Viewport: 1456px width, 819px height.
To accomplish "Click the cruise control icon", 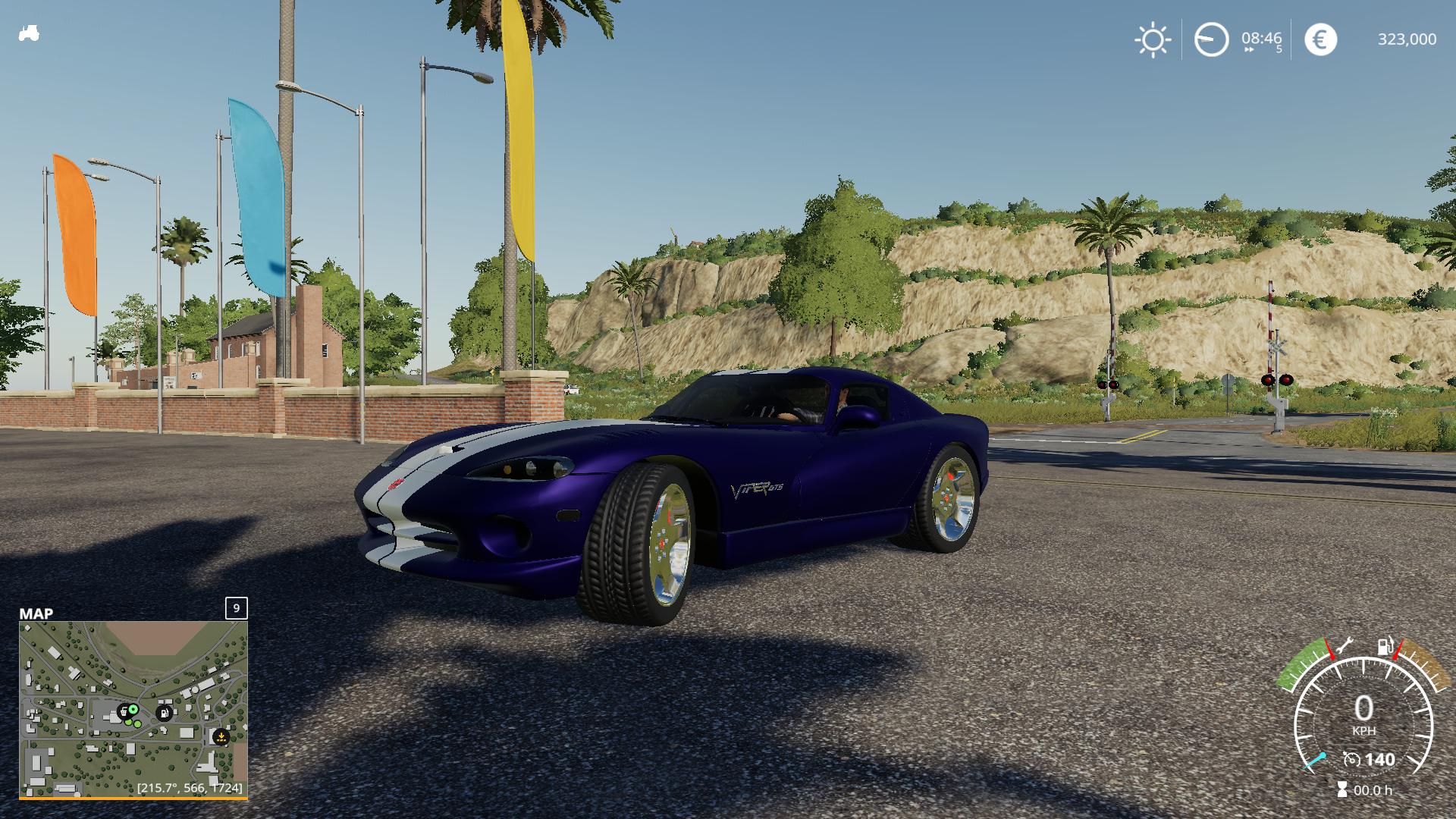I will [x=1351, y=759].
